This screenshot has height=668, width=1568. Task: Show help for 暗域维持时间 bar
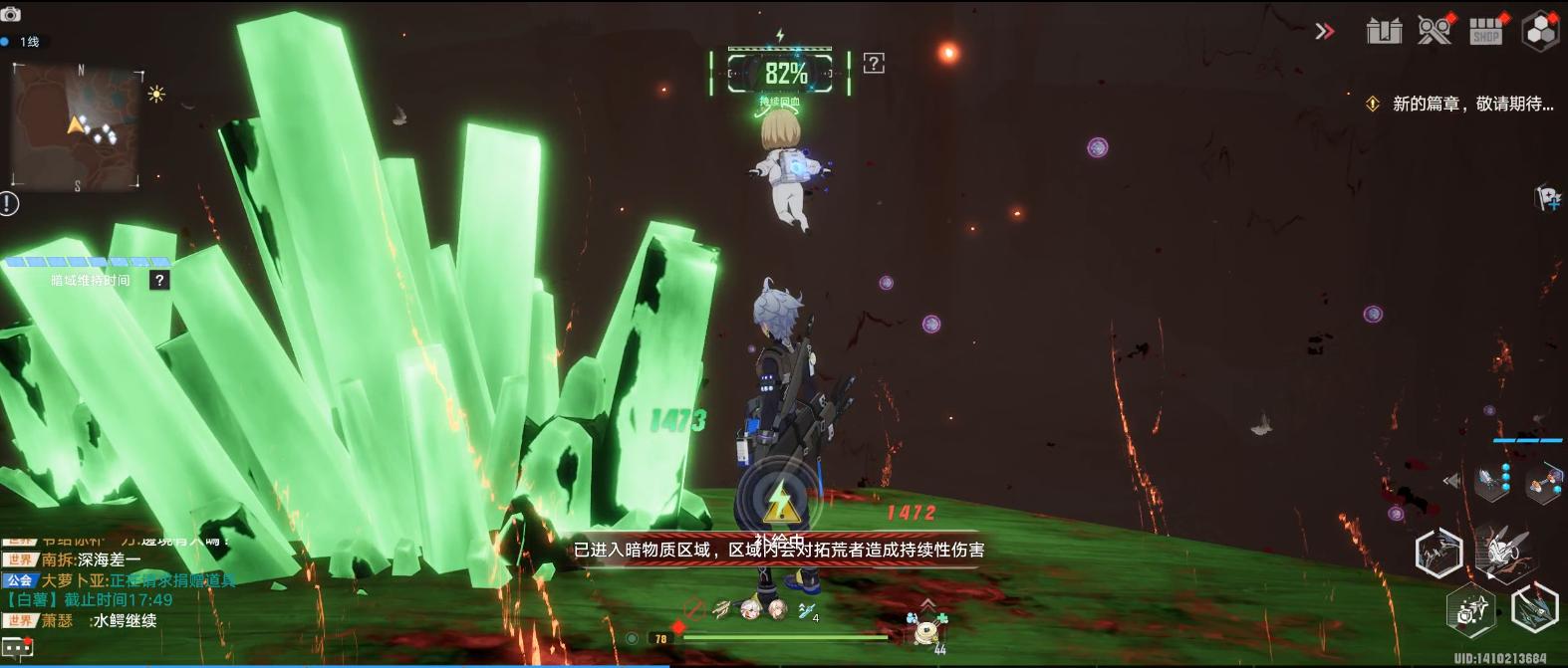point(158,281)
